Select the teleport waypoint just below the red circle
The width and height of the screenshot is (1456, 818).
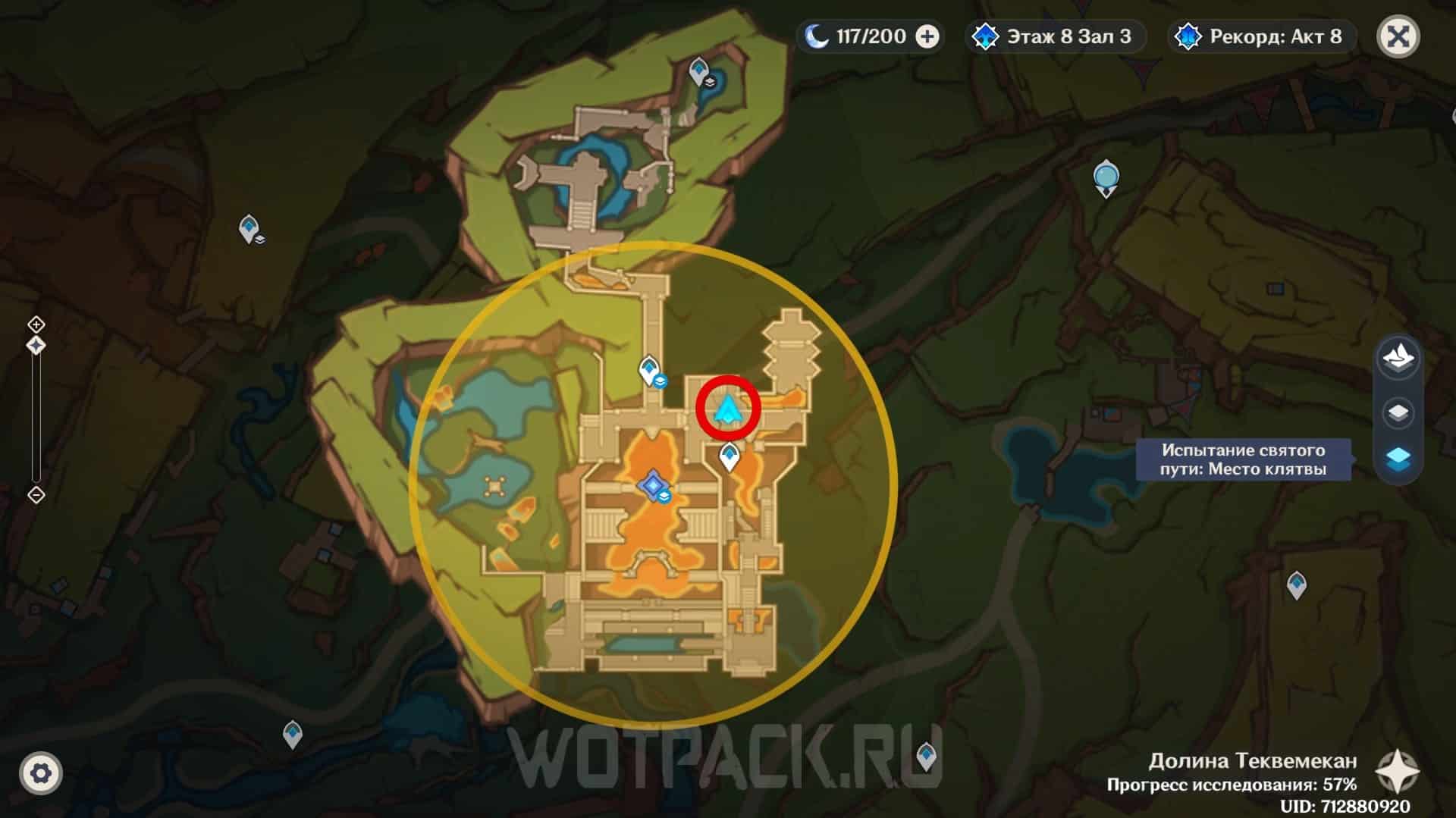tap(729, 456)
